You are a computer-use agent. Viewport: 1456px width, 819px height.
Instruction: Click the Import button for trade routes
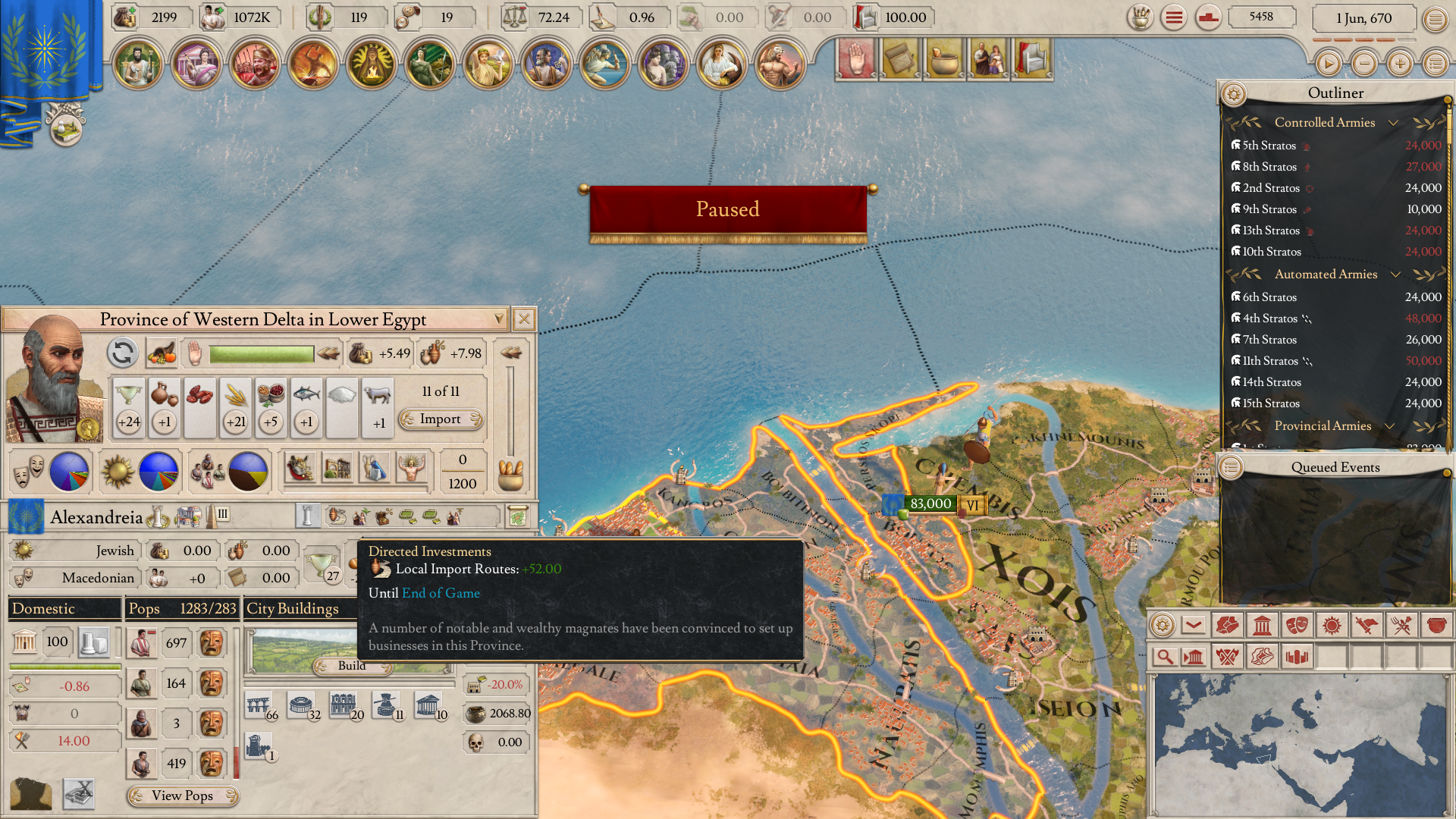[x=441, y=419]
